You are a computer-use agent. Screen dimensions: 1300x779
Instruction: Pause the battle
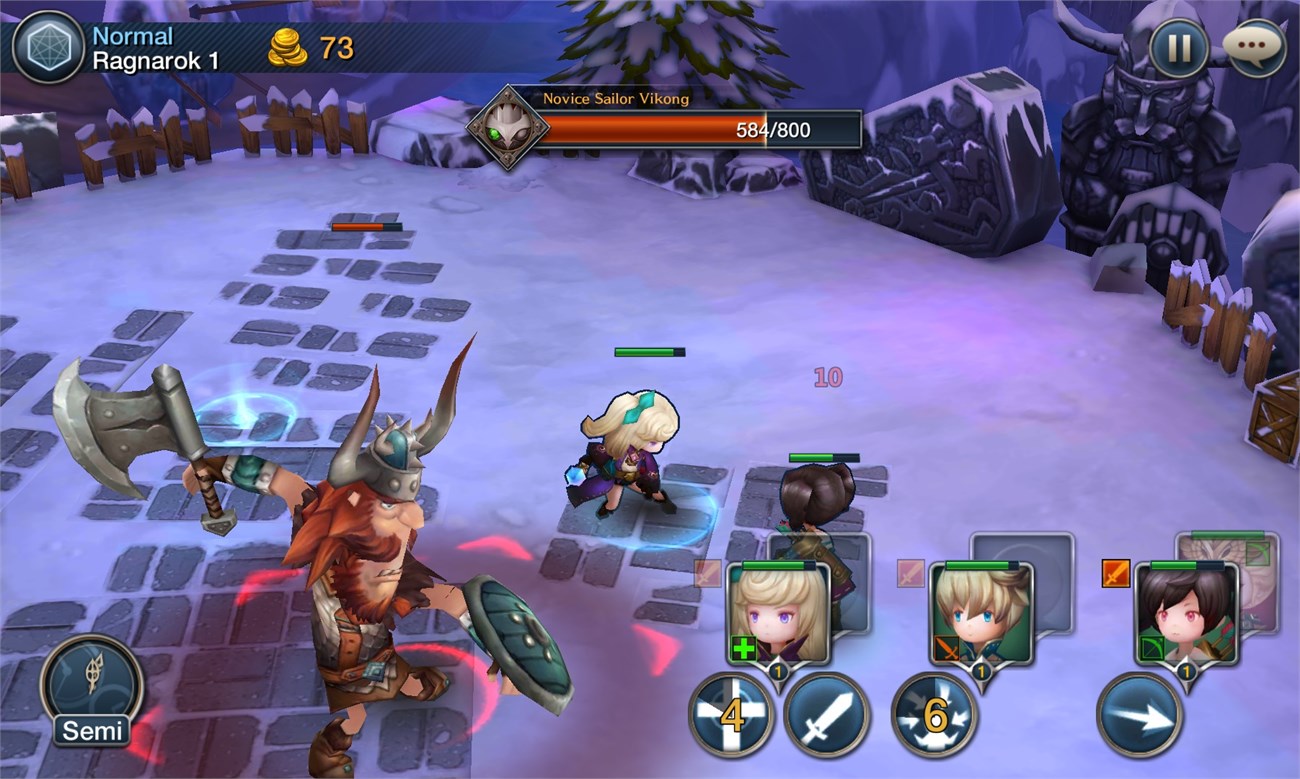pyautogui.click(x=1178, y=47)
